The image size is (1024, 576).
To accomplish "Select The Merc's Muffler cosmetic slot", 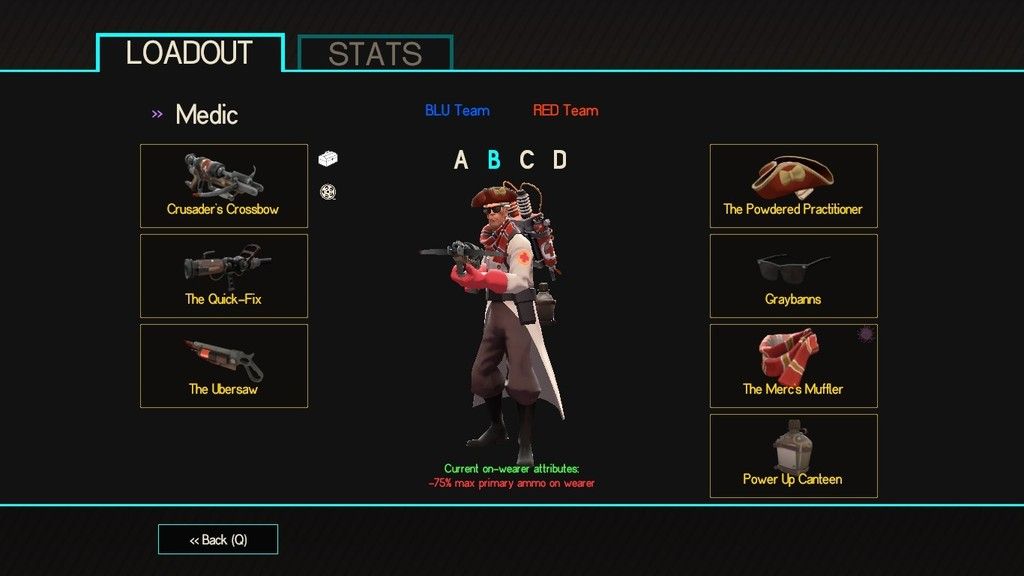I will (793, 366).
